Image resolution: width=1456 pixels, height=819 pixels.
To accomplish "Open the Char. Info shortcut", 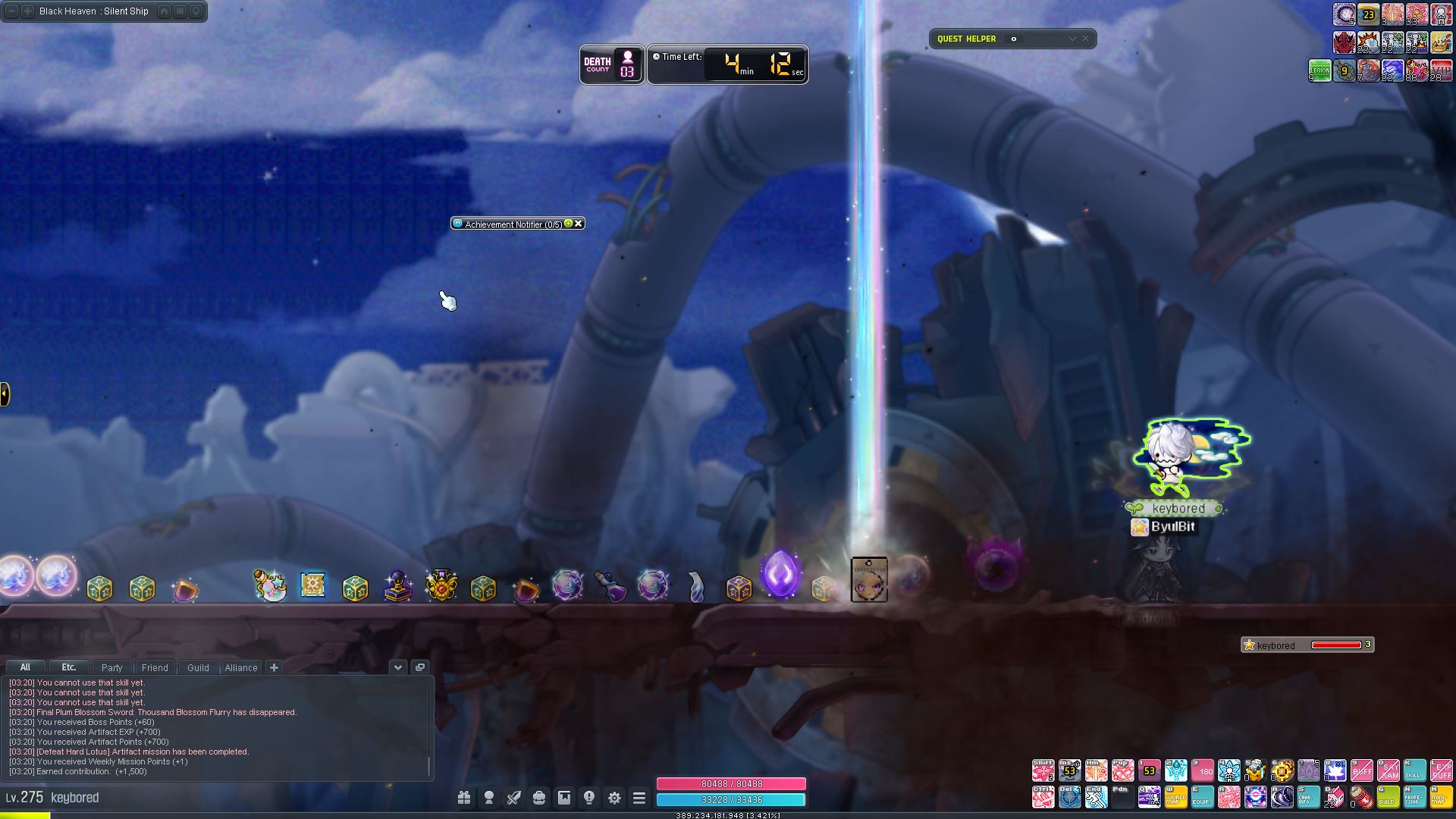I will click(x=1307, y=797).
